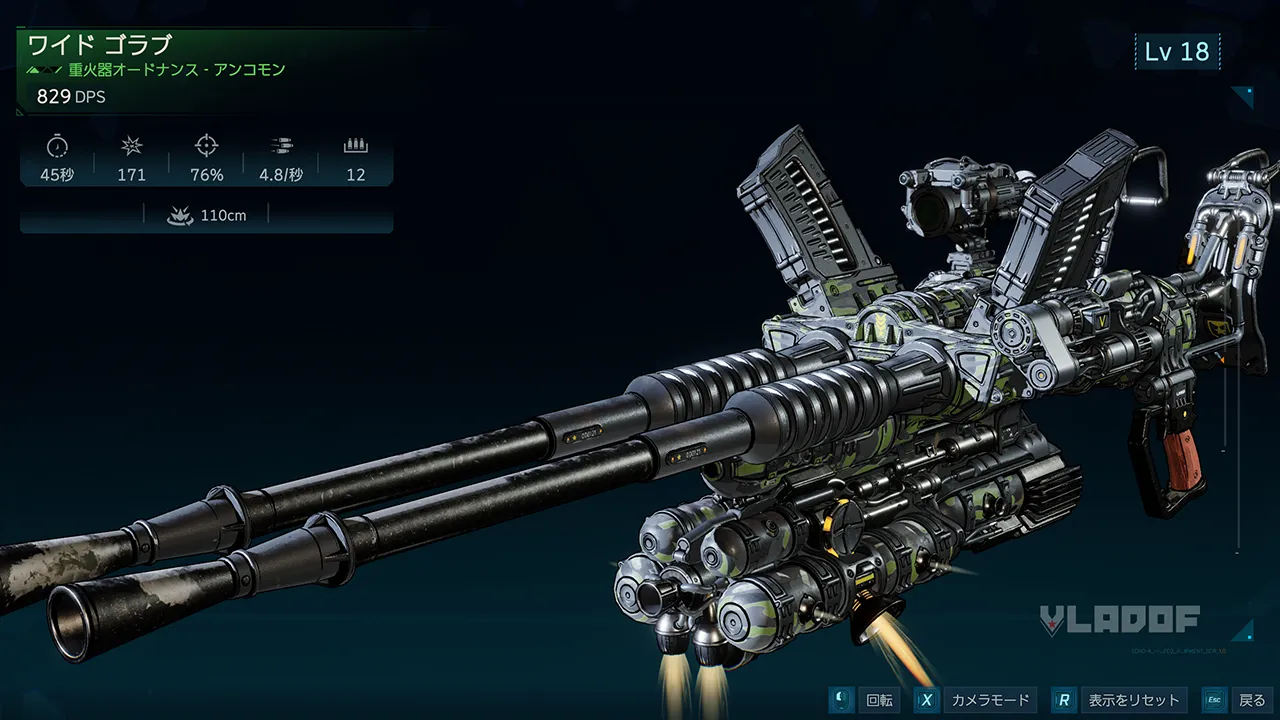Reset the weapon view (表示をリセット)
This screenshot has width=1280, height=720.
pos(1119,700)
